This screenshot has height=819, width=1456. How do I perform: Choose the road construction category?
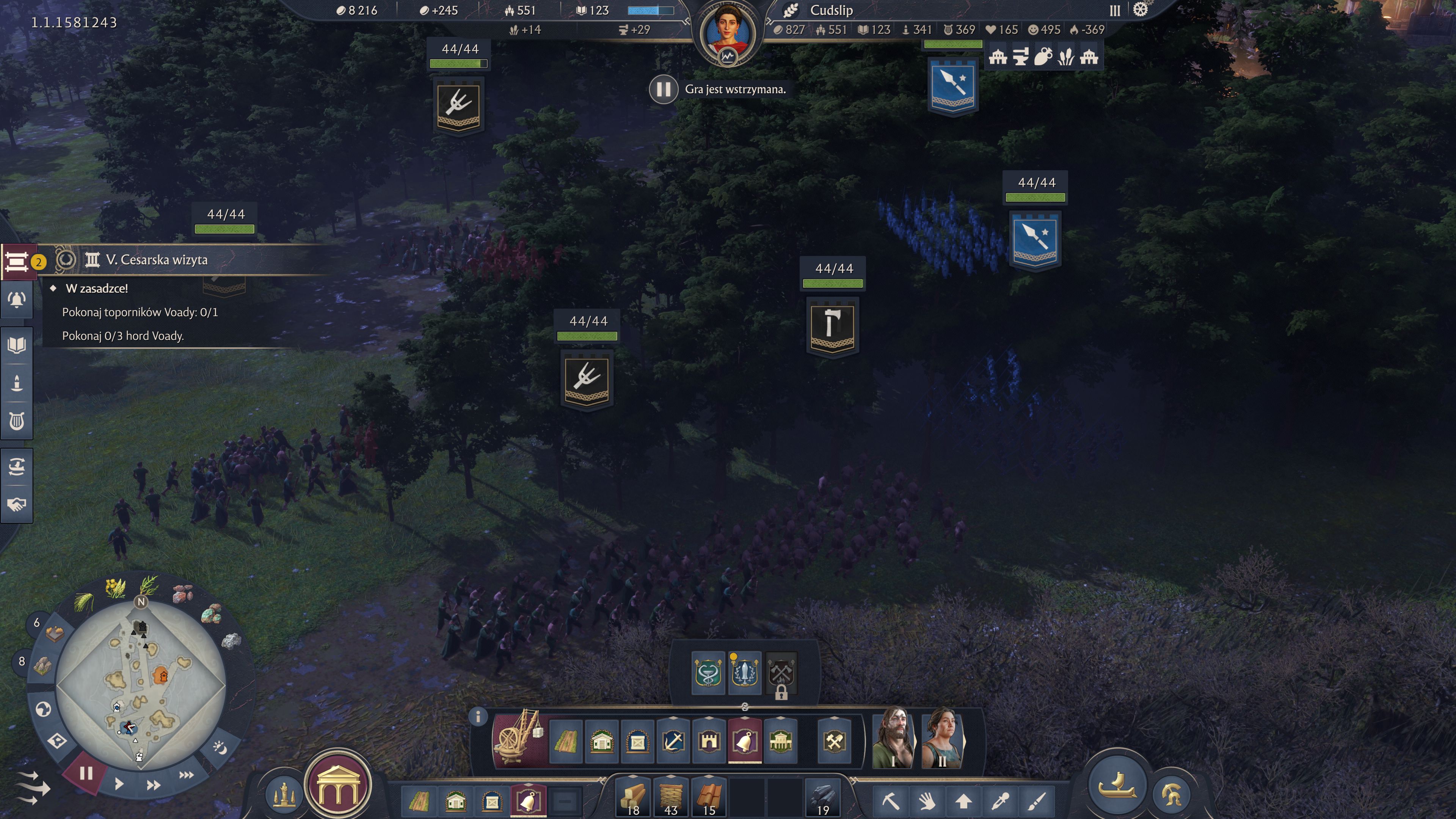click(x=565, y=741)
